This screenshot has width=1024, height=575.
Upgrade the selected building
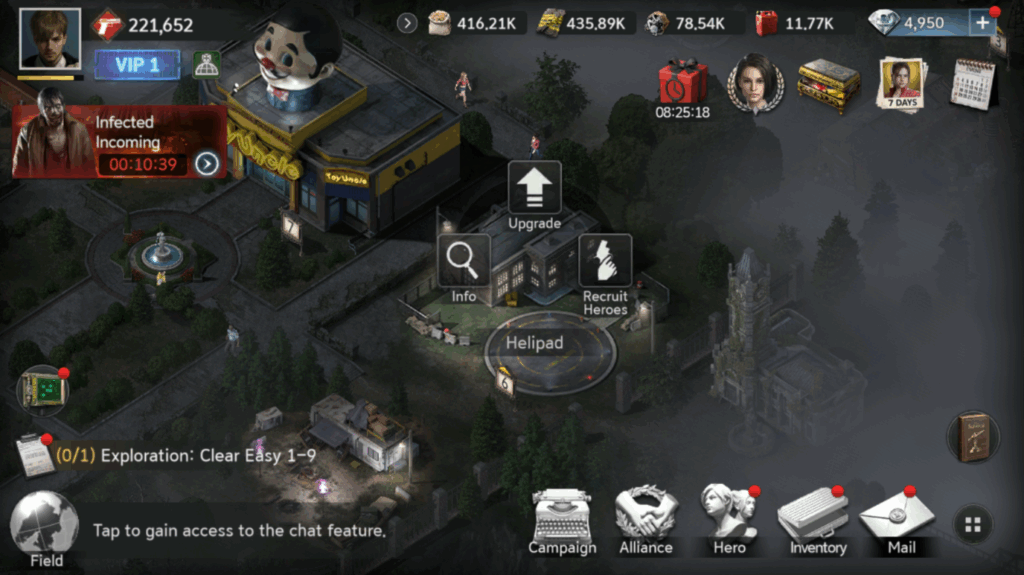(534, 196)
